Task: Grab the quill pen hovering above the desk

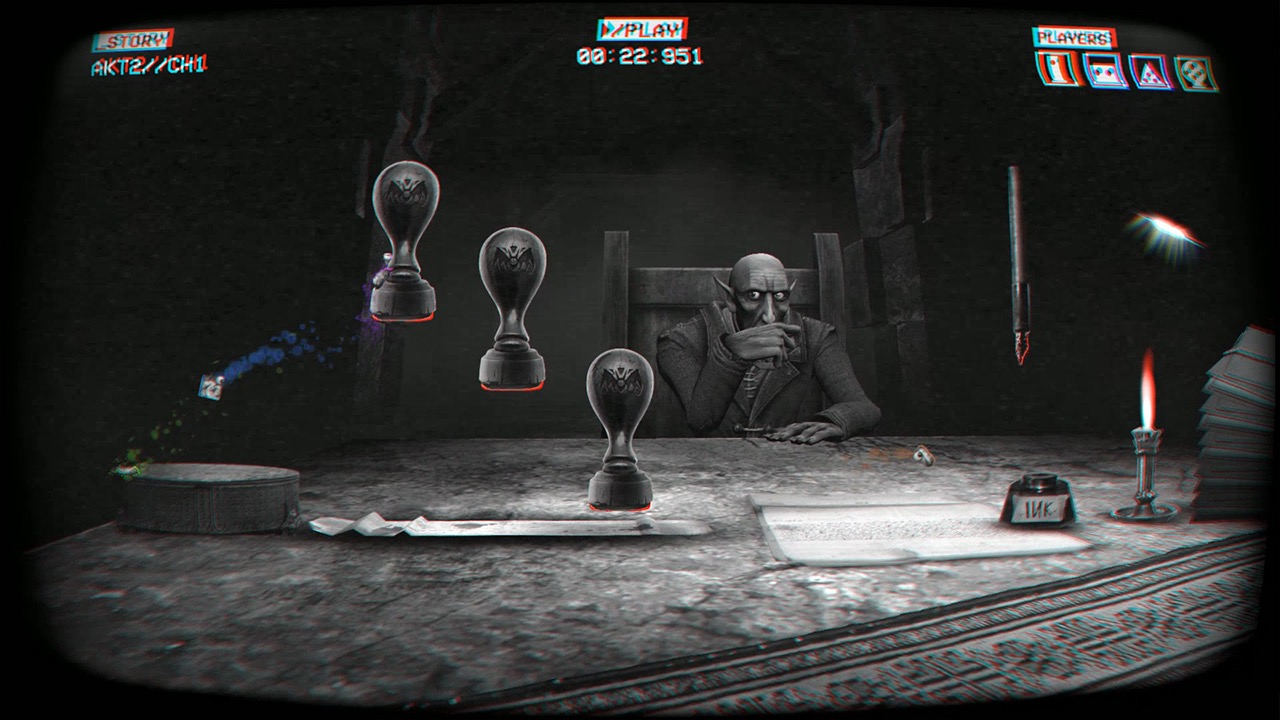Action: (1018, 265)
